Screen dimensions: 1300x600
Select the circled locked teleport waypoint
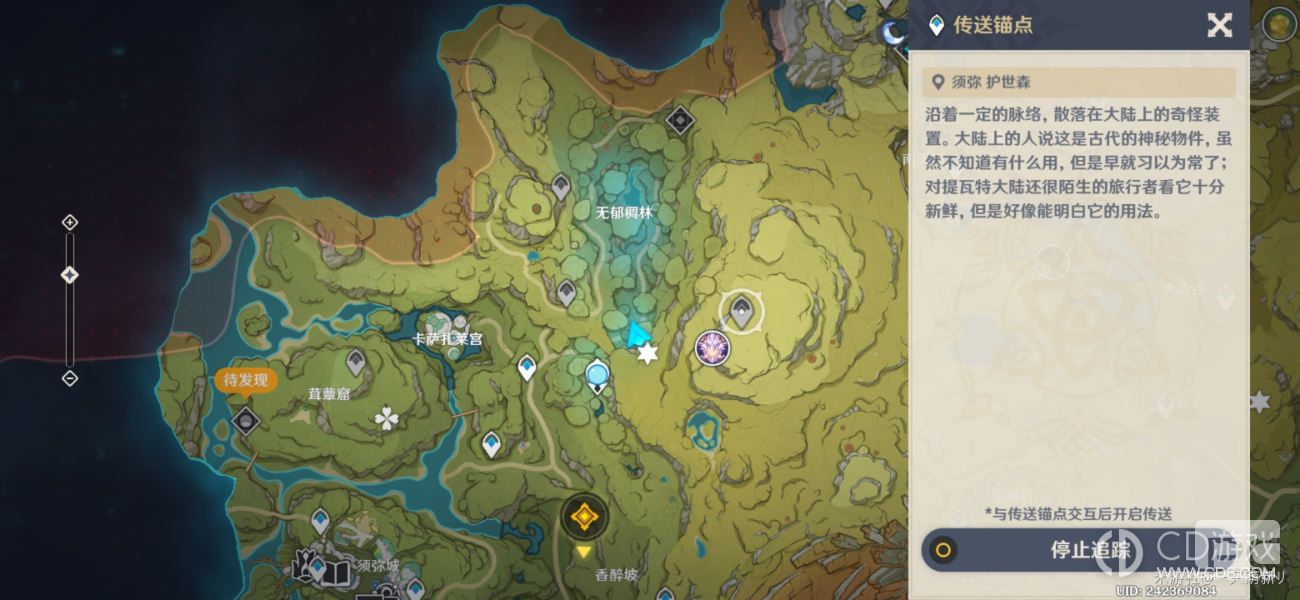click(741, 312)
